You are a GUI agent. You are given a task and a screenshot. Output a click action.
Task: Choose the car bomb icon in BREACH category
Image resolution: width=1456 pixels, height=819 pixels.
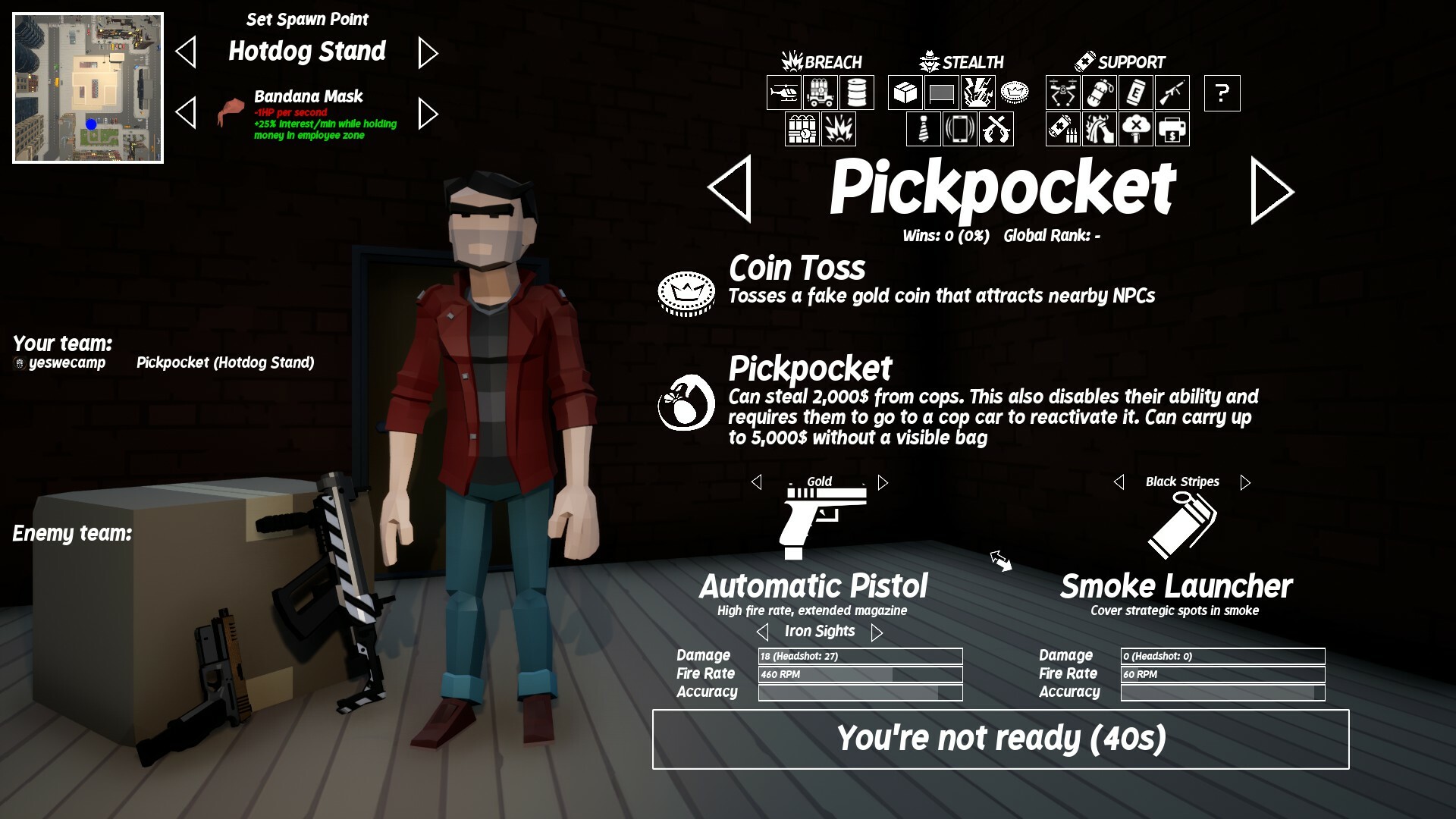(x=821, y=93)
